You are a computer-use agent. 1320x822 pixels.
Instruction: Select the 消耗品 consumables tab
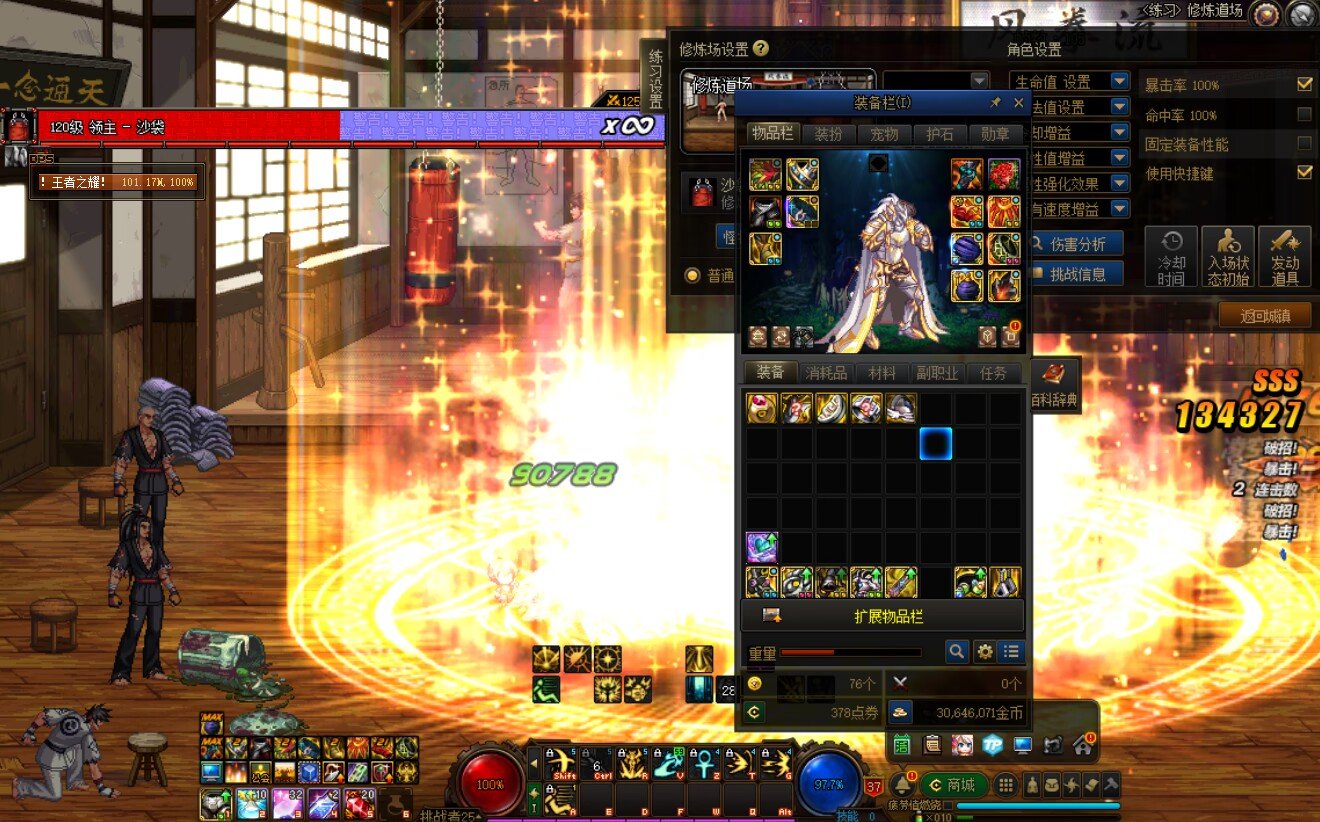click(826, 373)
